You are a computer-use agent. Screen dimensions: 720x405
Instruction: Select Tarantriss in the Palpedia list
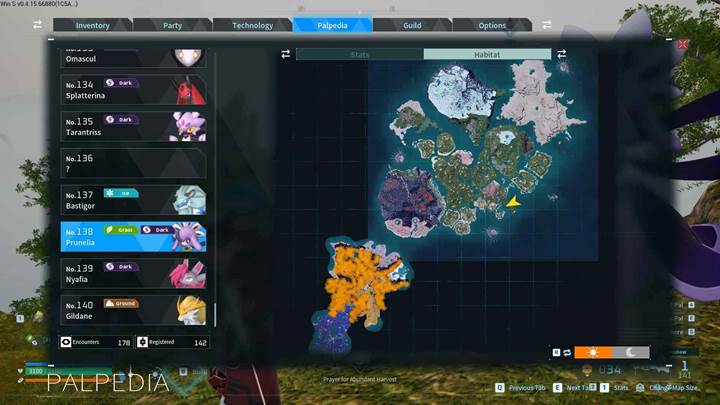[133, 127]
